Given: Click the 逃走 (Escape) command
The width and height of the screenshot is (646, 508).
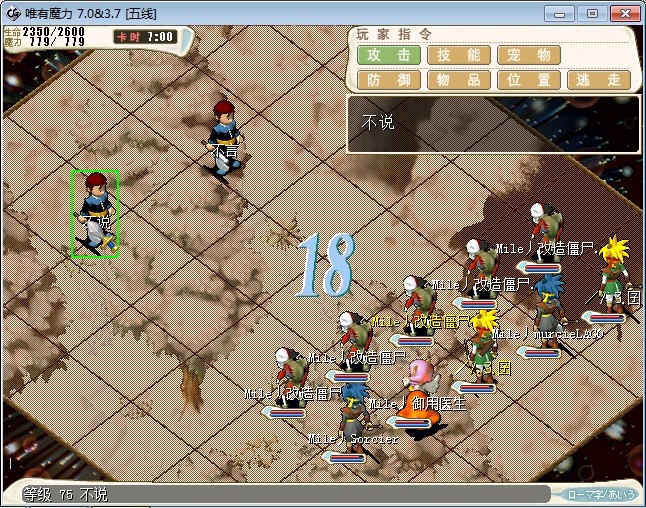Looking at the screenshot, I should click(599, 80).
